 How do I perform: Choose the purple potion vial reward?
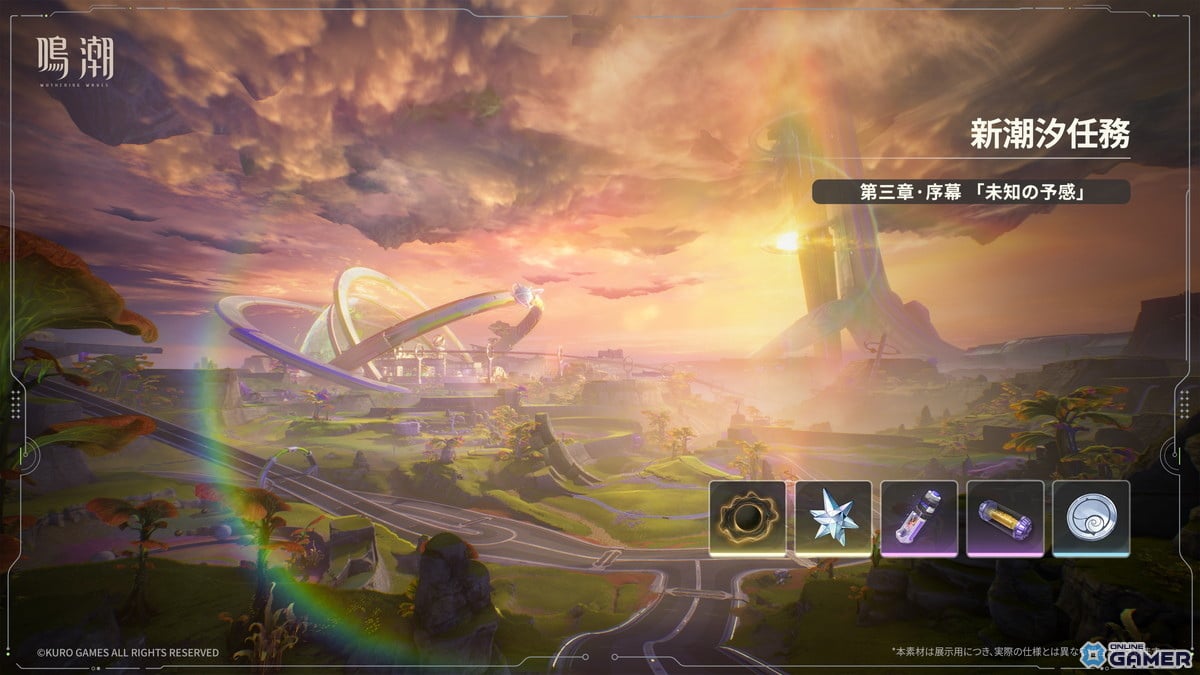coord(919,517)
